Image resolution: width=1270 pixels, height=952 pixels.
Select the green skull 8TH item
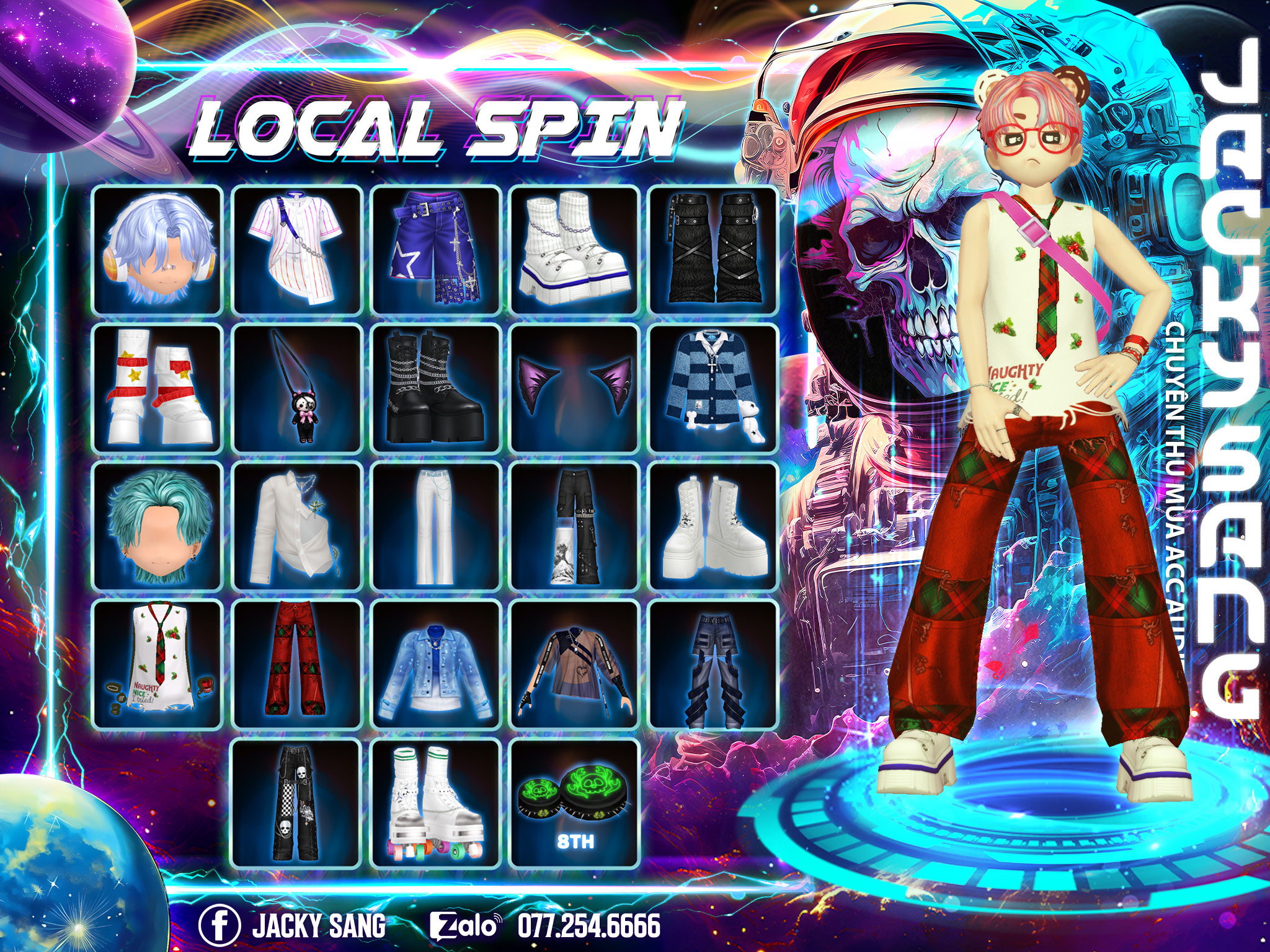[574, 804]
